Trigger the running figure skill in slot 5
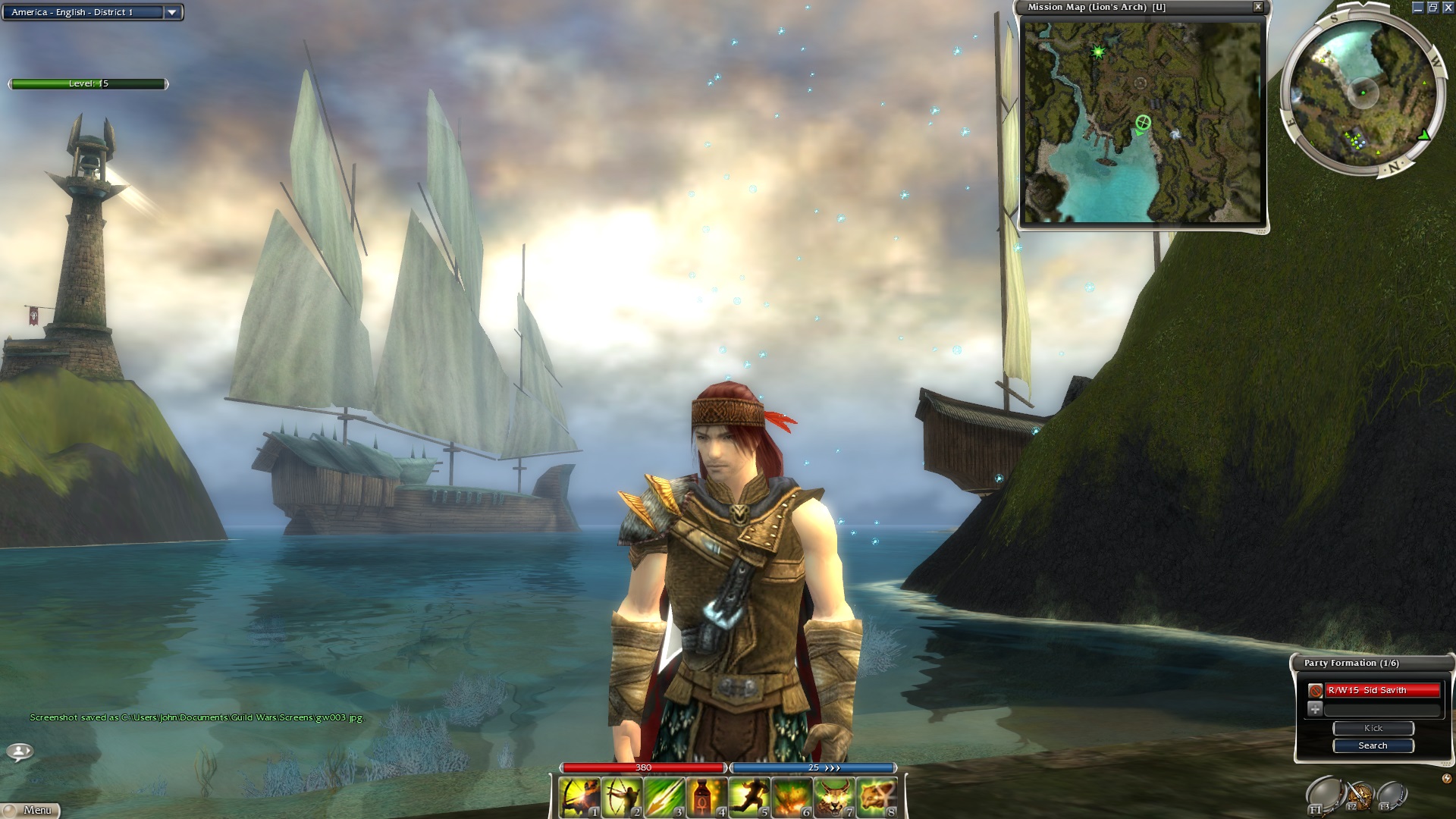This screenshot has width=1456, height=819. (750, 797)
